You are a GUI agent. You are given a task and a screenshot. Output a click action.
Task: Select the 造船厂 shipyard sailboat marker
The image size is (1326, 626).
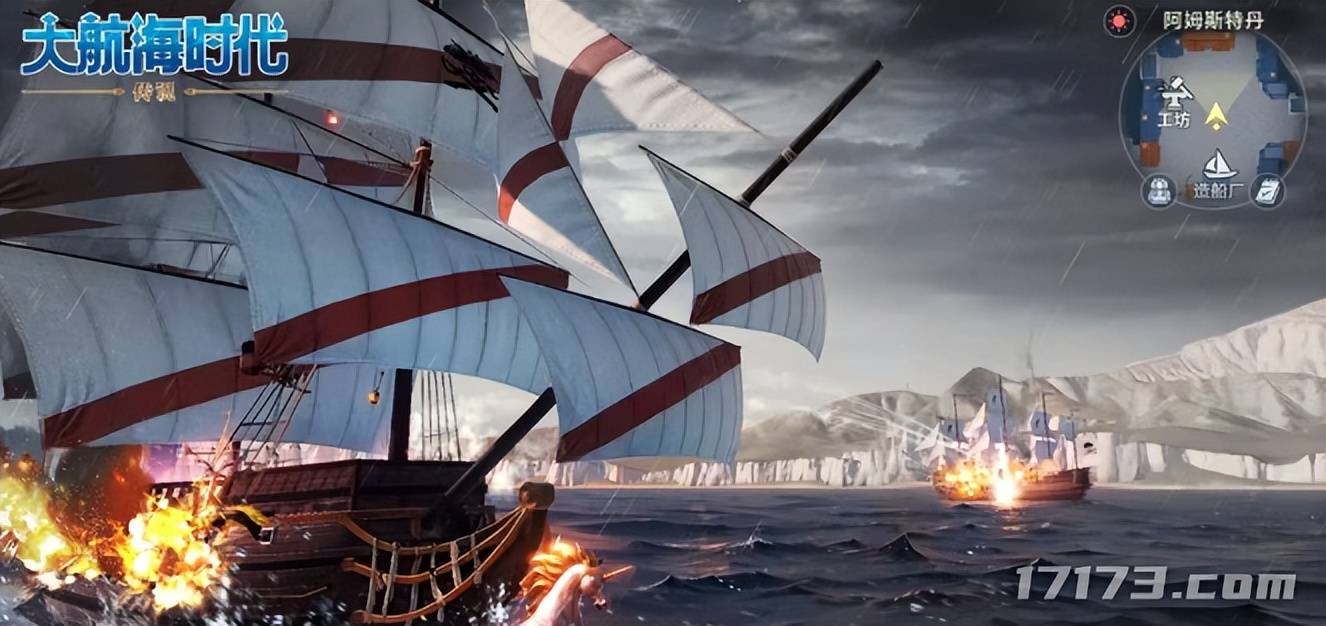tap(1218, 165)
